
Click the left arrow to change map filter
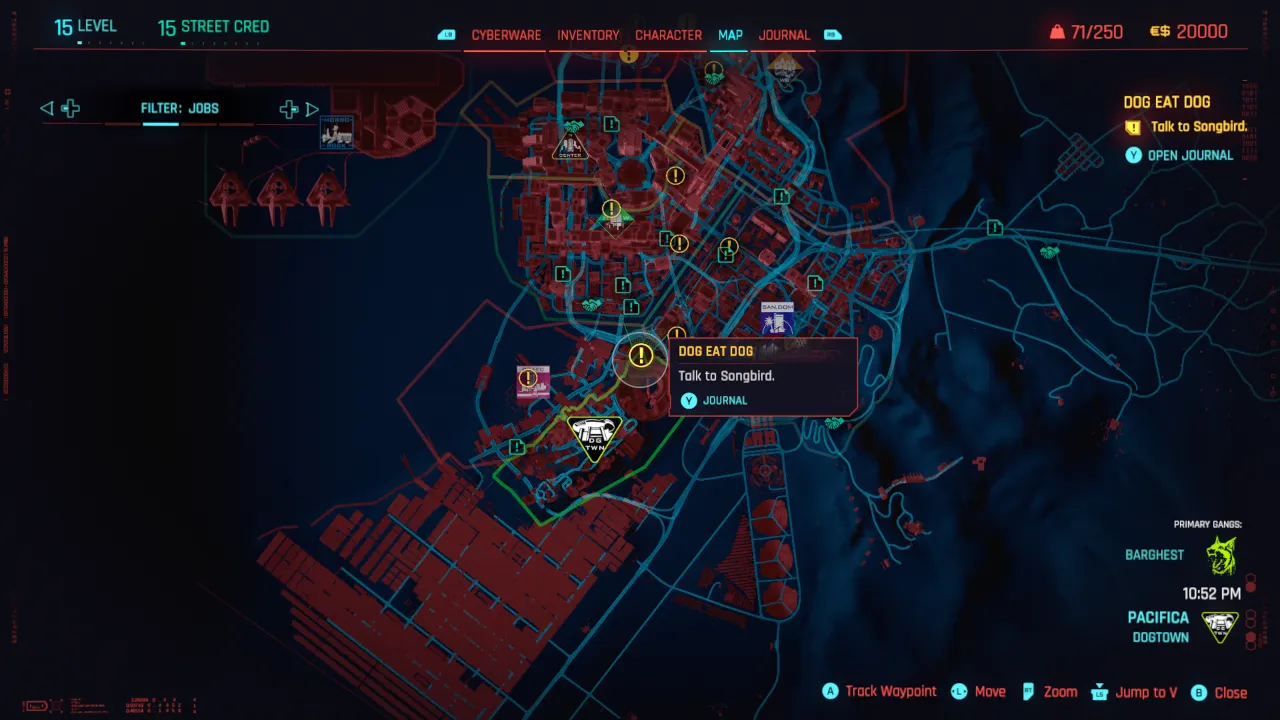pos(46,108)
